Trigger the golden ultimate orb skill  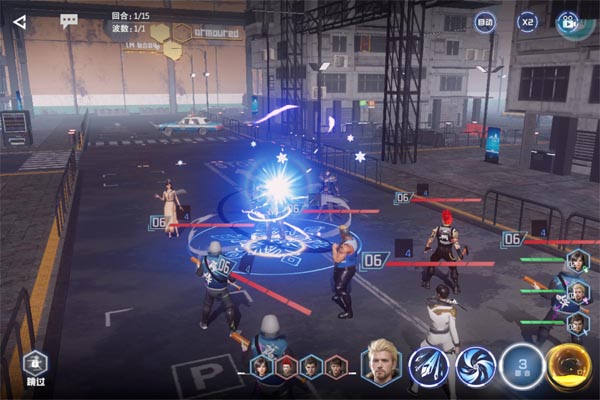click(569, 366)
